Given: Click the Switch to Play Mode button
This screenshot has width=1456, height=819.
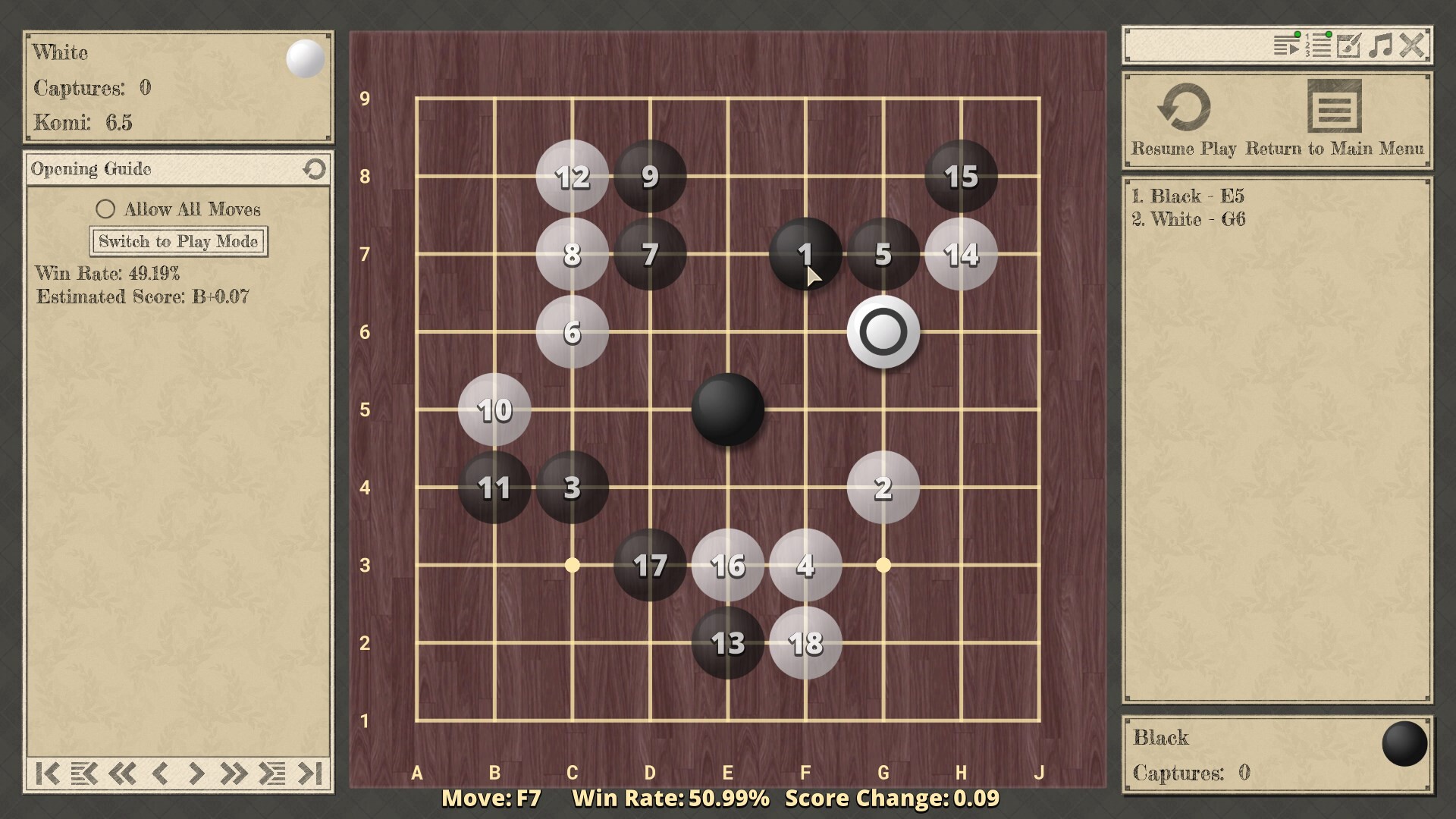Looking at the screenshot, I should point(178,241).
